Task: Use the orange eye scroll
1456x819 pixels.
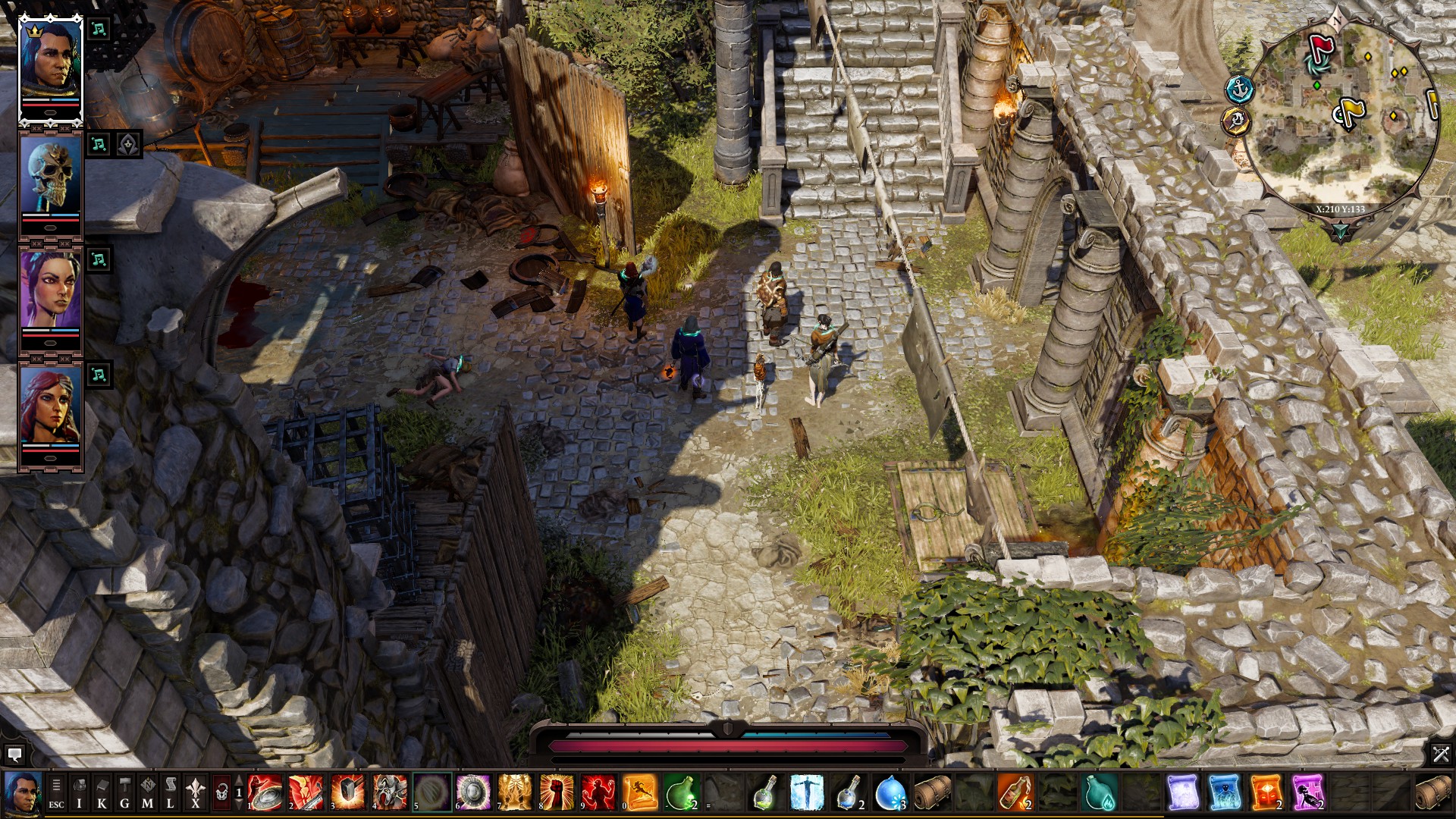Action: (x=1265, y=792)
